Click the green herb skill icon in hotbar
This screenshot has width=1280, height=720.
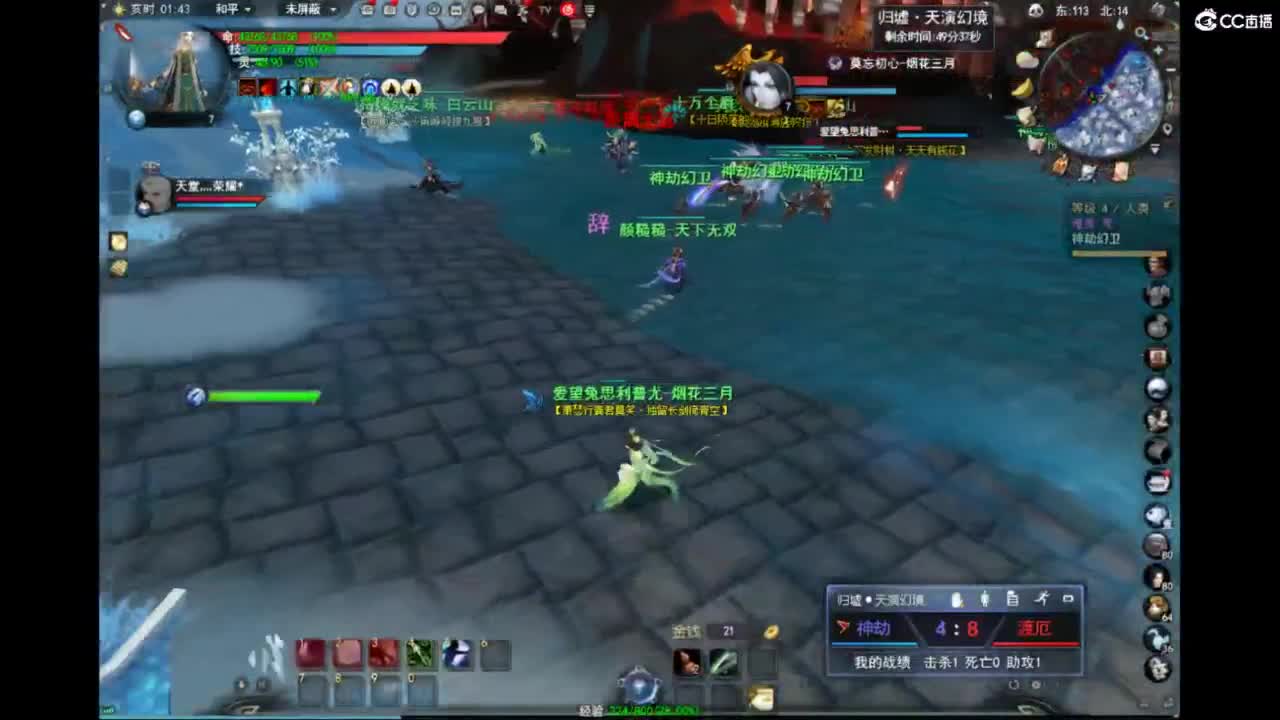coord(419,652)
